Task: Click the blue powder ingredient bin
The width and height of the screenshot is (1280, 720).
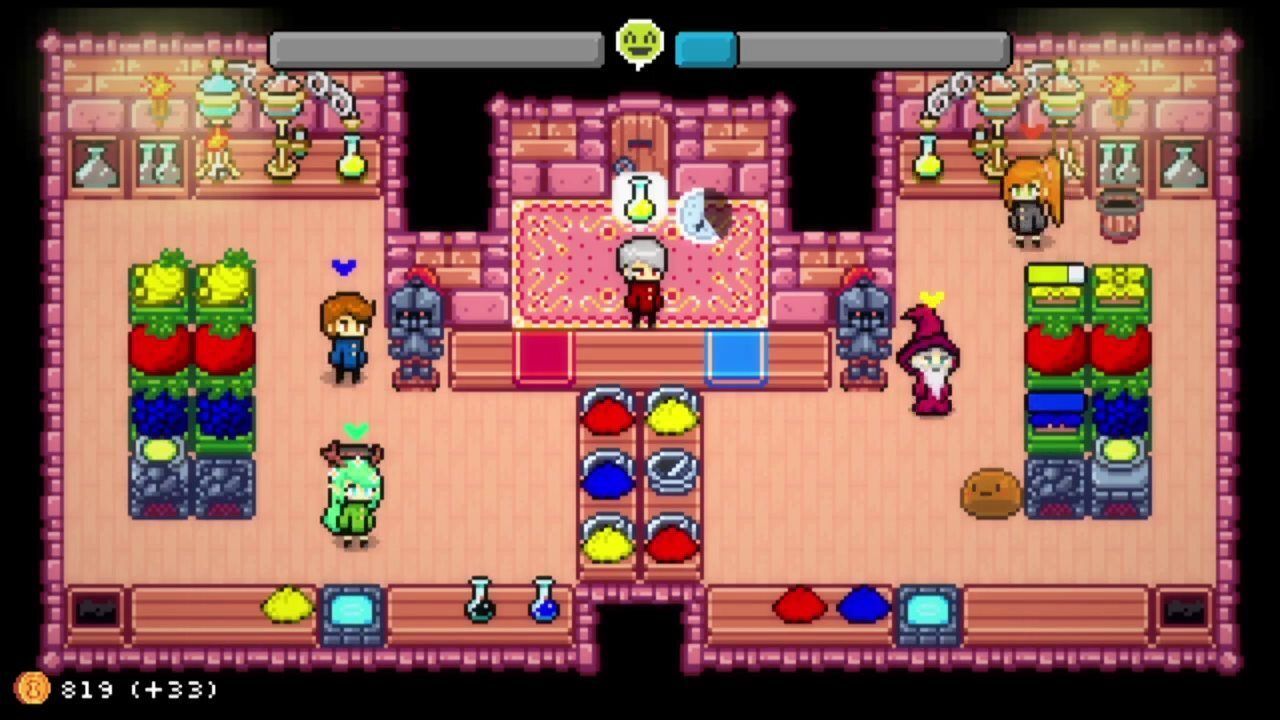Action: [608, 478]
